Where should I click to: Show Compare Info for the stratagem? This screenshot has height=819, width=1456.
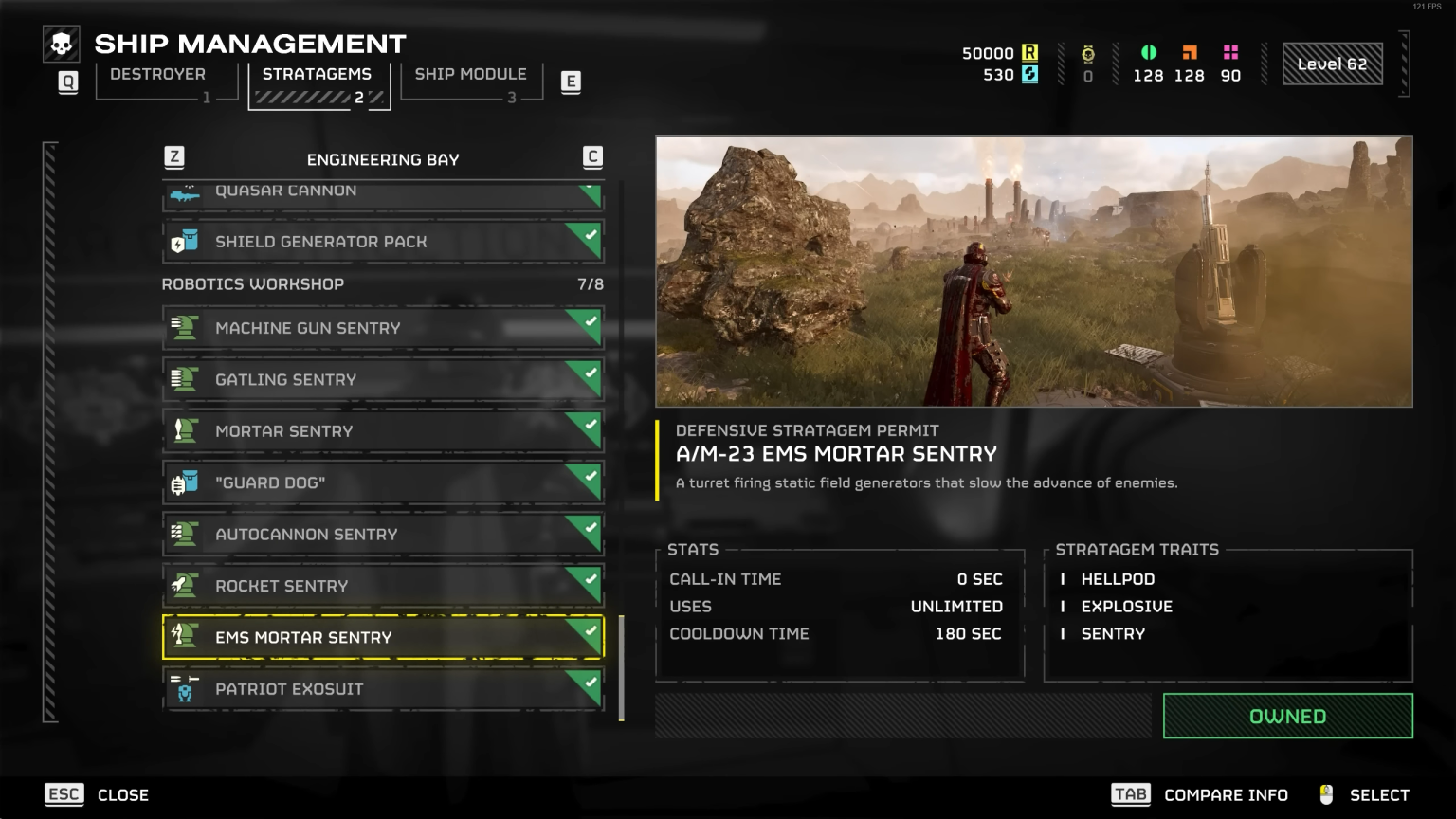pos(1200,794)
